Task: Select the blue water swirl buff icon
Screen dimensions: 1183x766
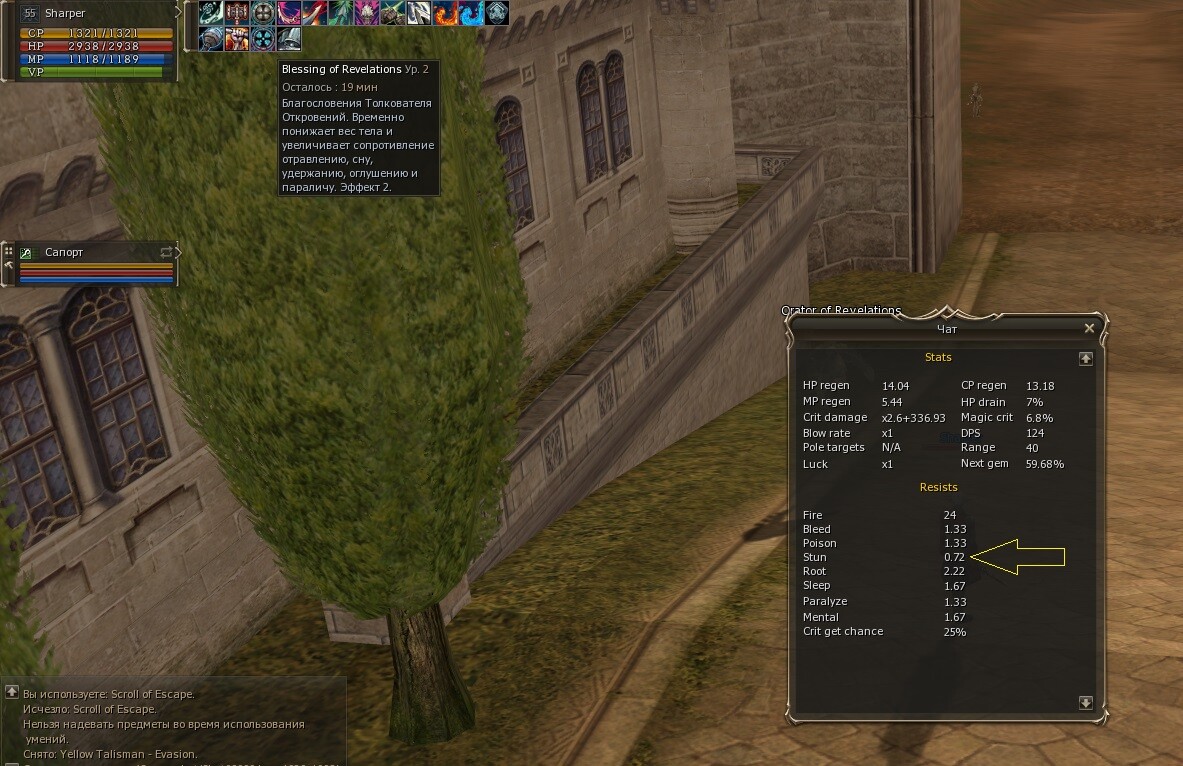Action: 471,13
